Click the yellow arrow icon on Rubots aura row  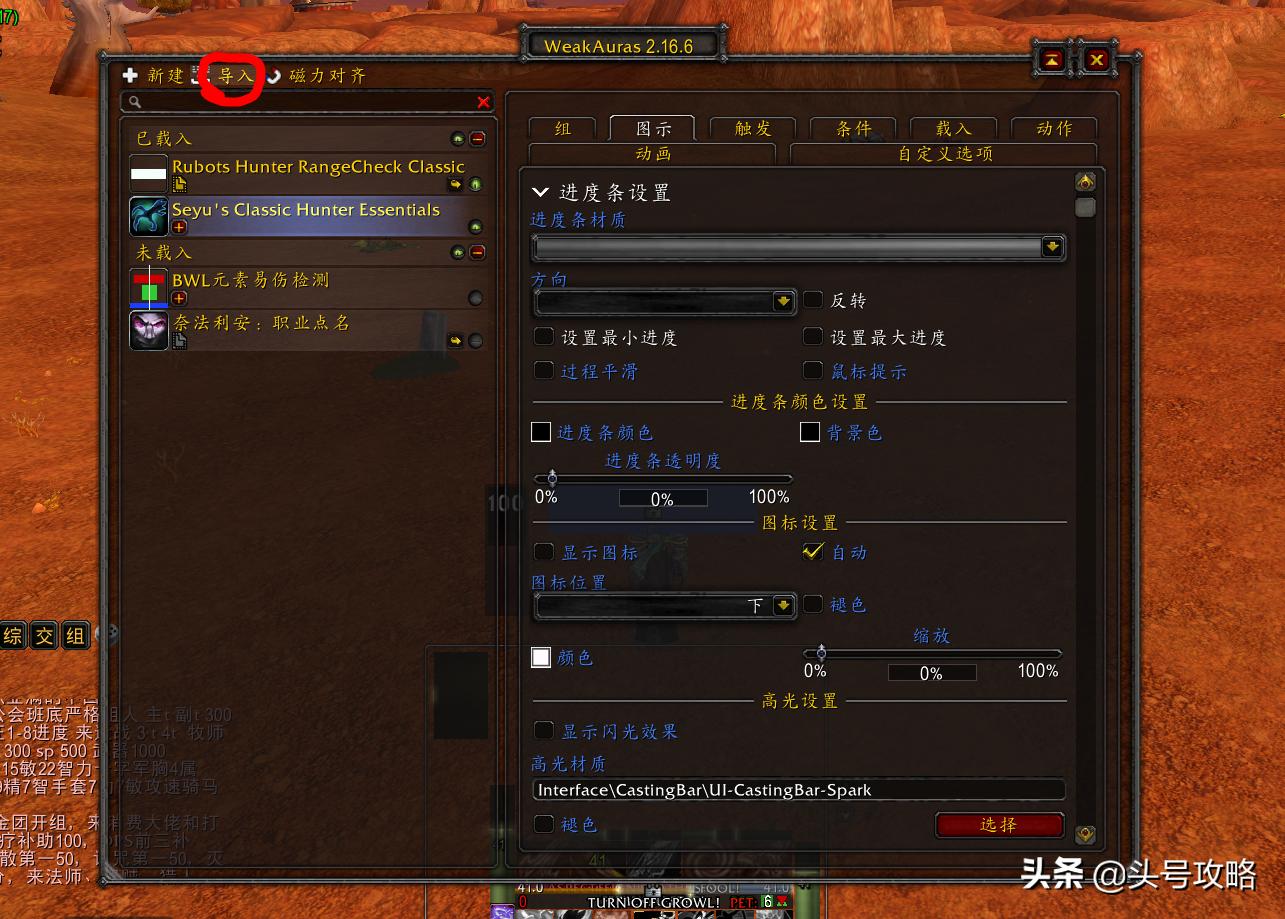(455, 184)
